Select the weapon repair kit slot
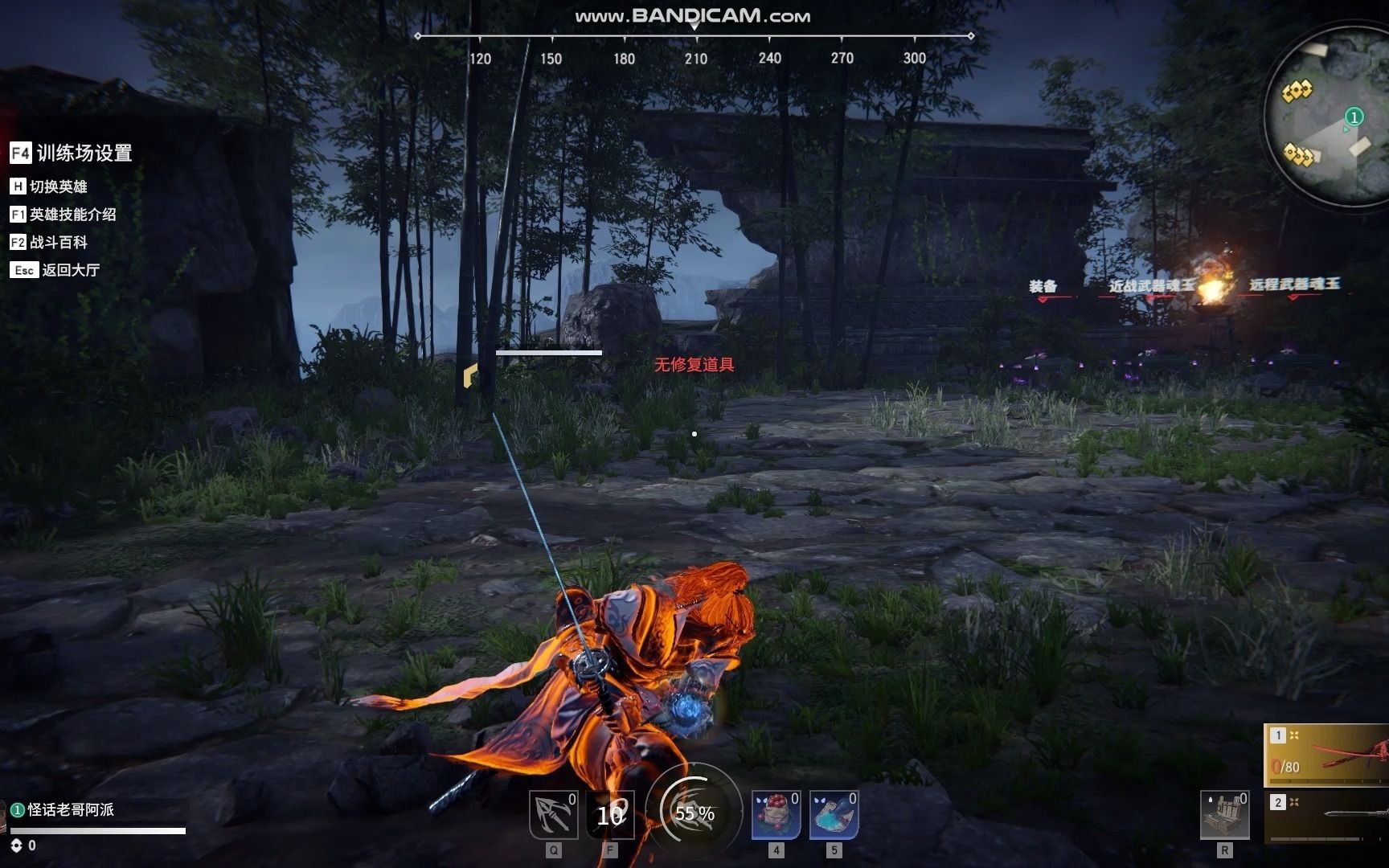 [1224, 815]
